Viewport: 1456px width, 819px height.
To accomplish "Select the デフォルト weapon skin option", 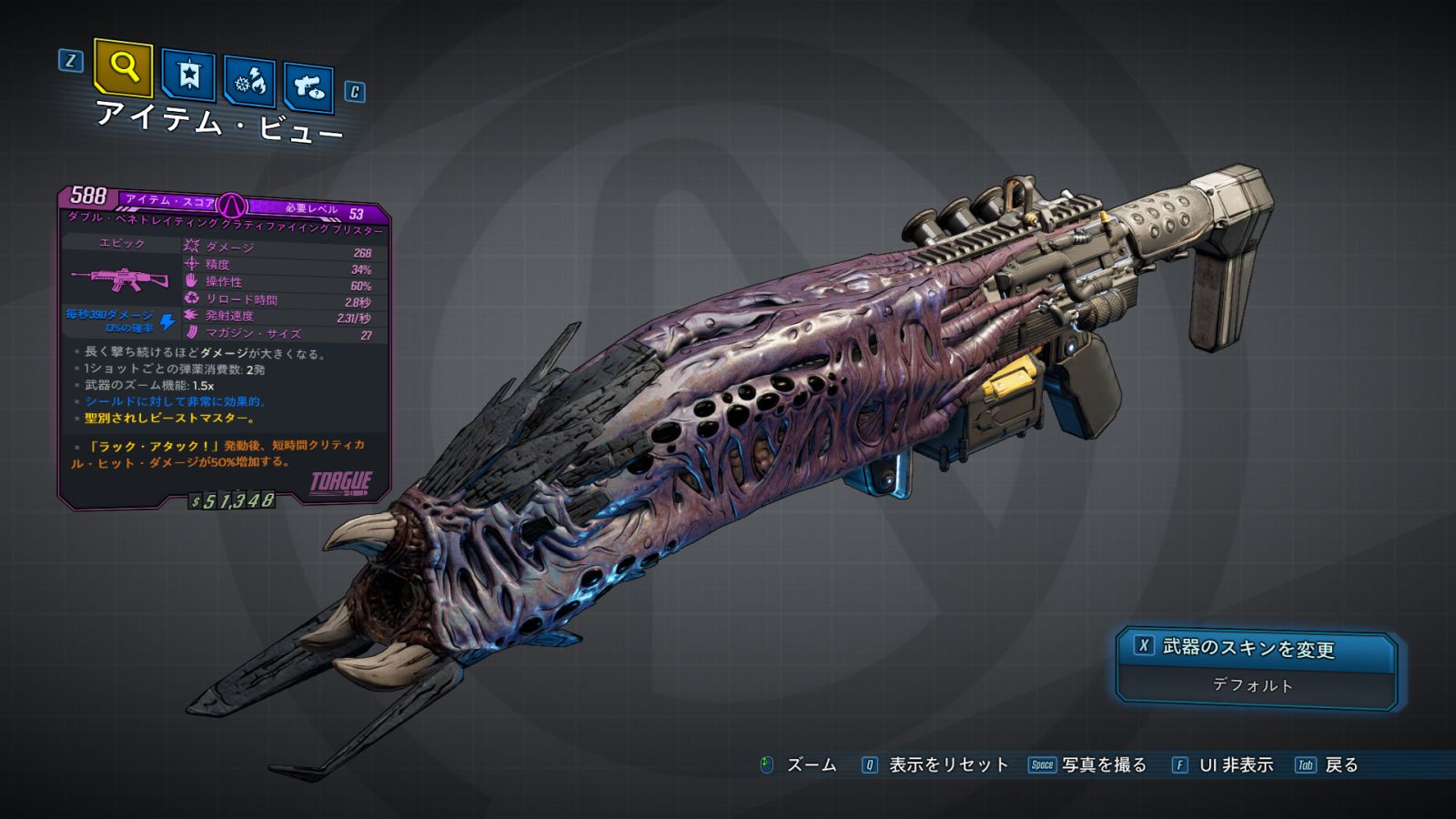I will [x=1253, y=685].
